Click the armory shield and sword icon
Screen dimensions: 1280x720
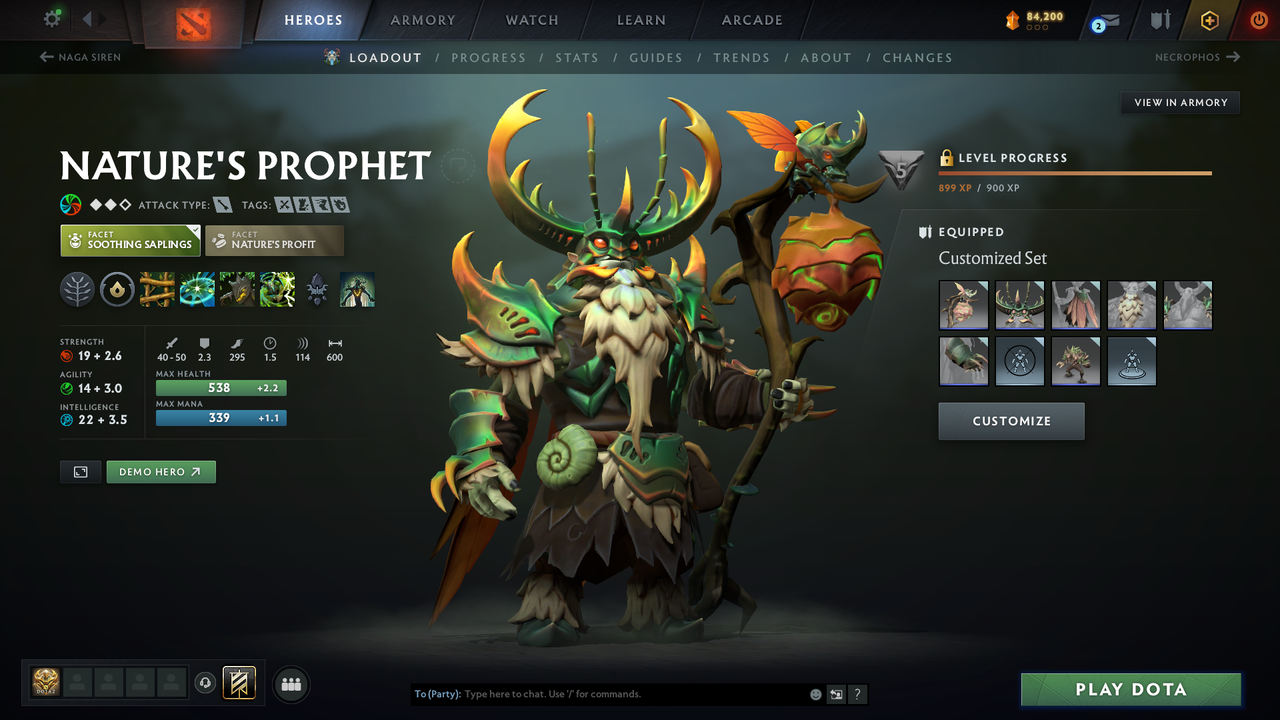tap(1160, 19)
